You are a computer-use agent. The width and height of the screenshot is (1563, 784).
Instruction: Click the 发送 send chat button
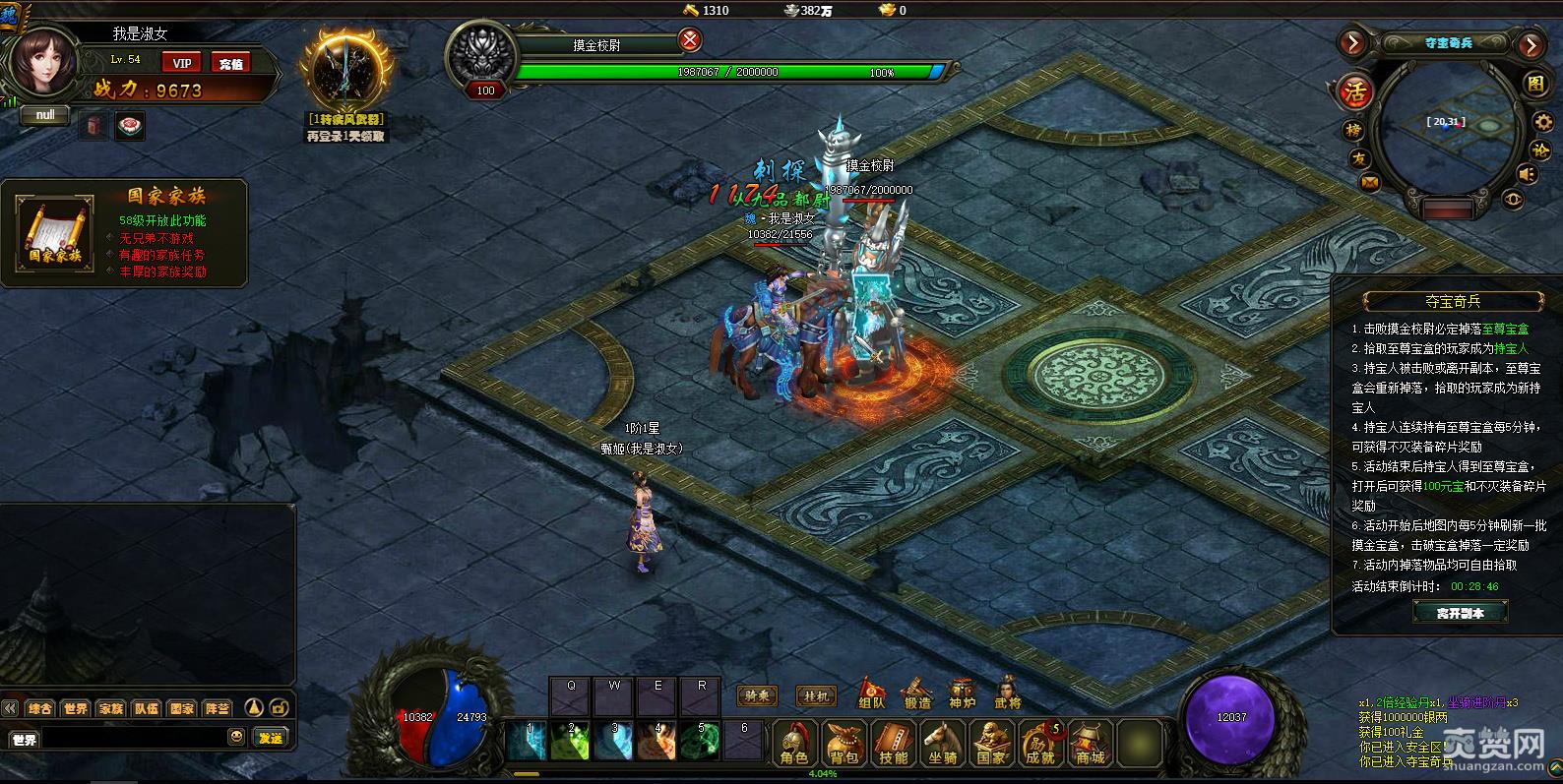click(271, 738)
